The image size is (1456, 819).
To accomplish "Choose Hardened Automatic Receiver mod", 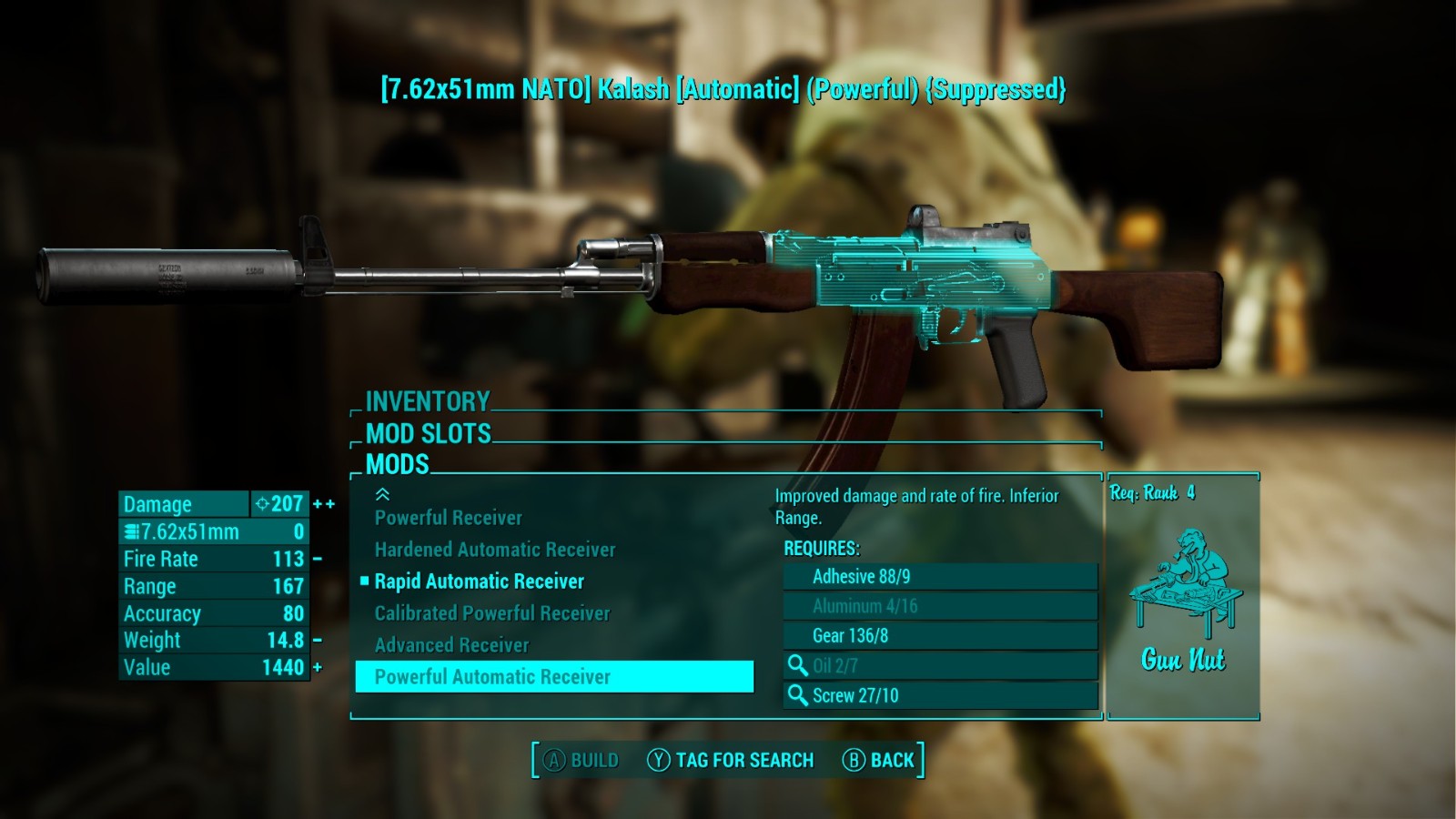I will 495,550.
